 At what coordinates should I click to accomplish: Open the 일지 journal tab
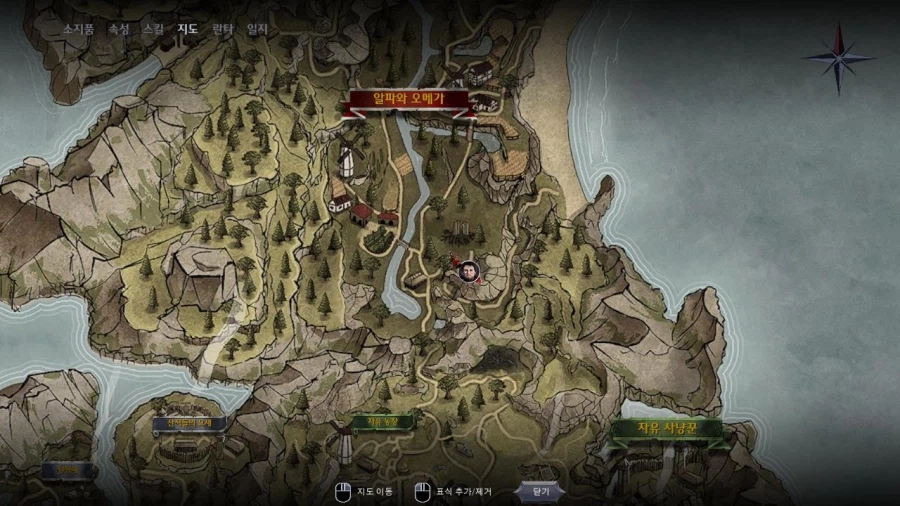(257, 29)
